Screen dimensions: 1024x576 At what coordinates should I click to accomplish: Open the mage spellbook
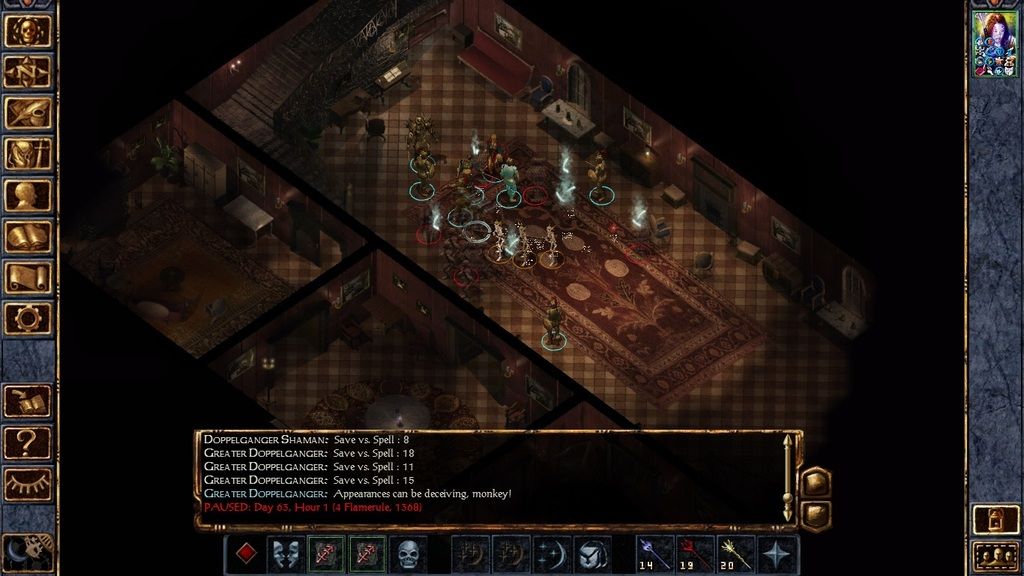click(27, 236)
